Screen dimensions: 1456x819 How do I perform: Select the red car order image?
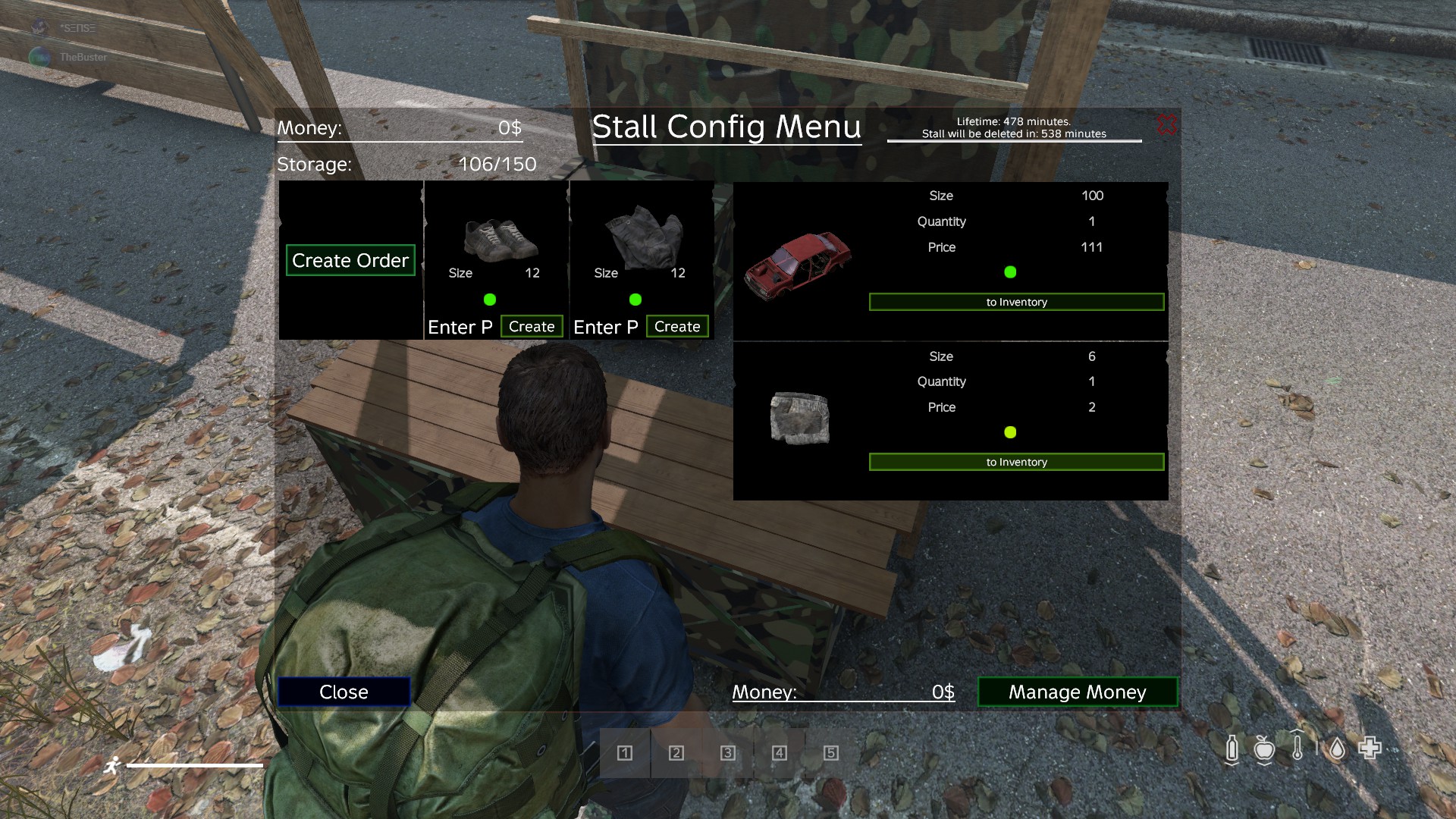point(798,262)
